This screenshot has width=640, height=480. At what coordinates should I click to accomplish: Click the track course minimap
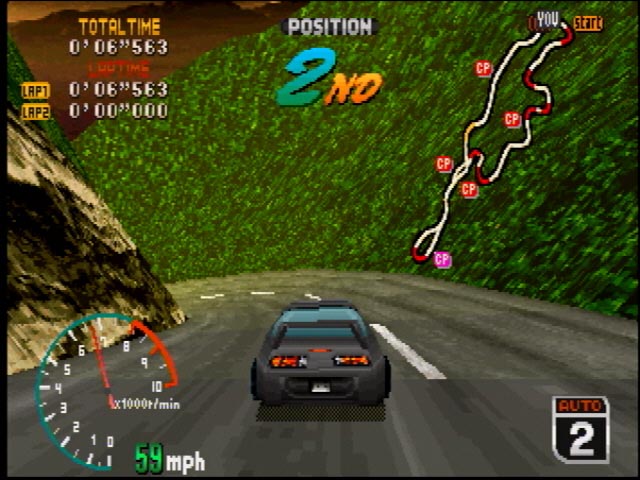pyautogui.click(x=492, y=140)
